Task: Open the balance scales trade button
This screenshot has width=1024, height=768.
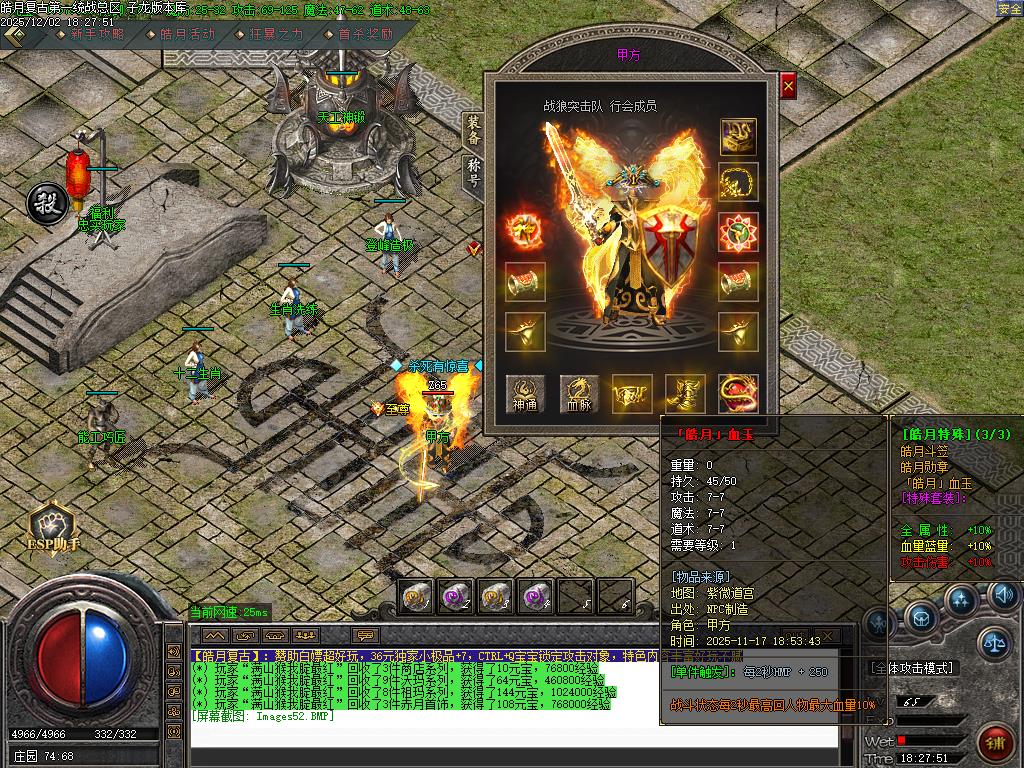Action: point(992,642)
